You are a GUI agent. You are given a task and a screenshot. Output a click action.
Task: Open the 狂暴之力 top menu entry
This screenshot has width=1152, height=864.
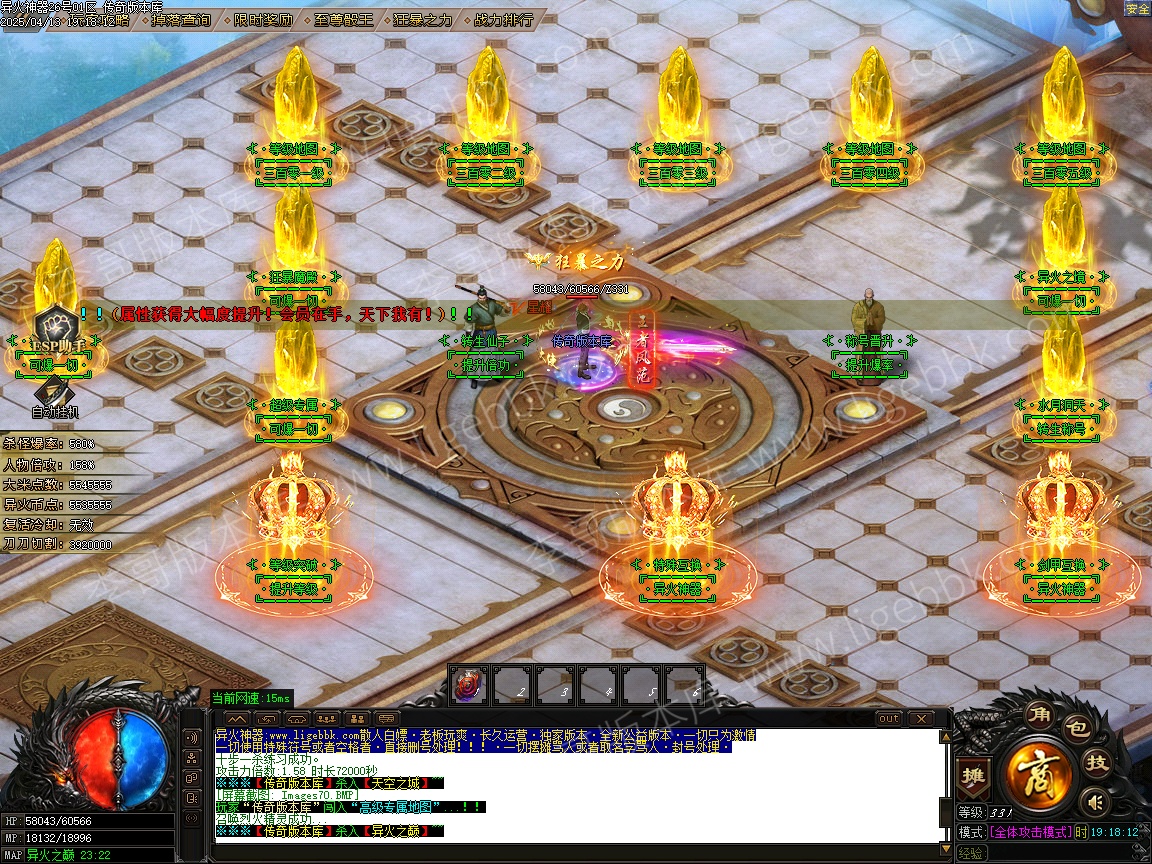[x=423, y=19]
